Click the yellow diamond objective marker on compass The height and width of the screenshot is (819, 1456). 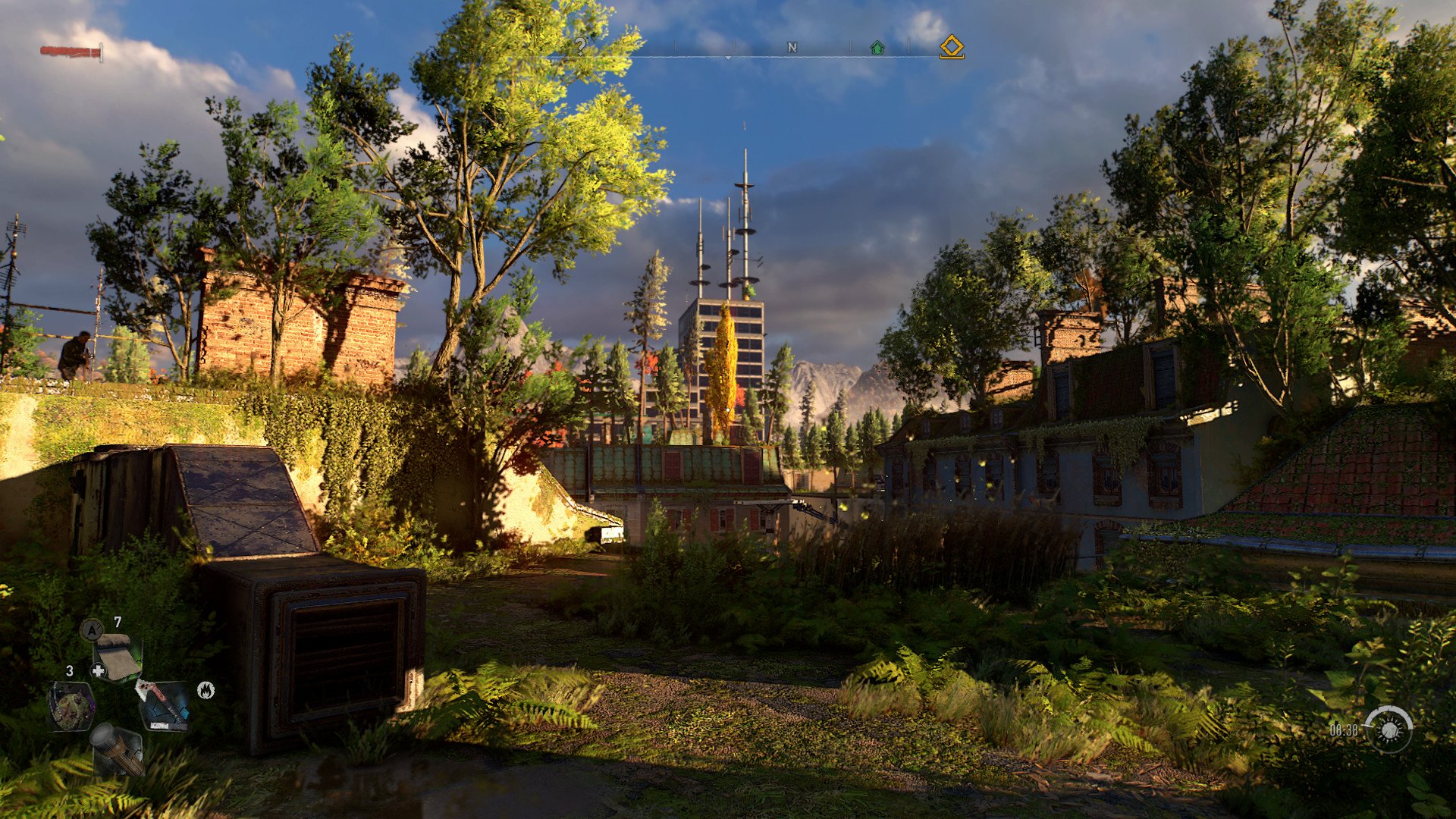[x=952, y=48]
